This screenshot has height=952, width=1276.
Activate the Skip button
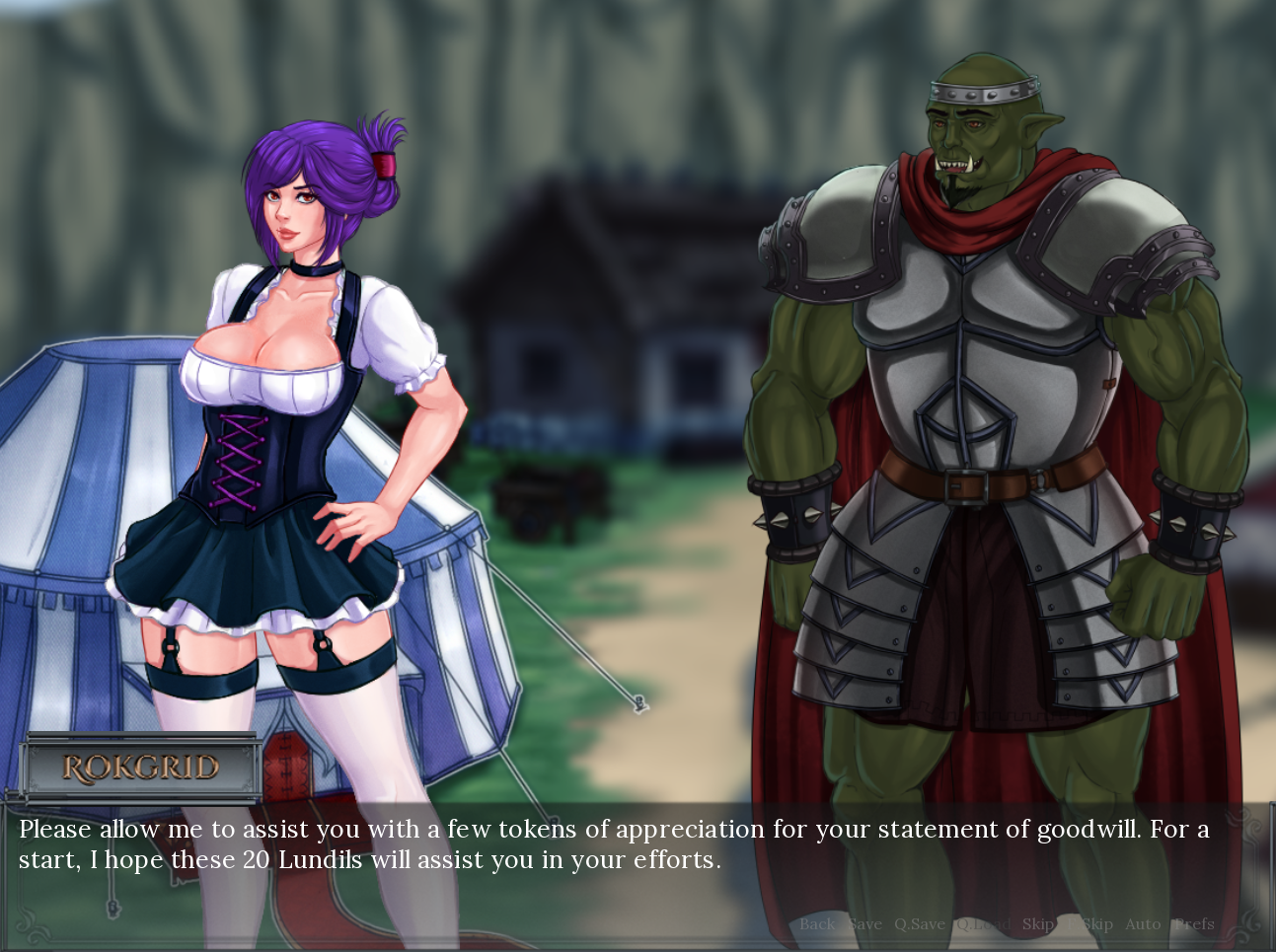pos(1038,924)
